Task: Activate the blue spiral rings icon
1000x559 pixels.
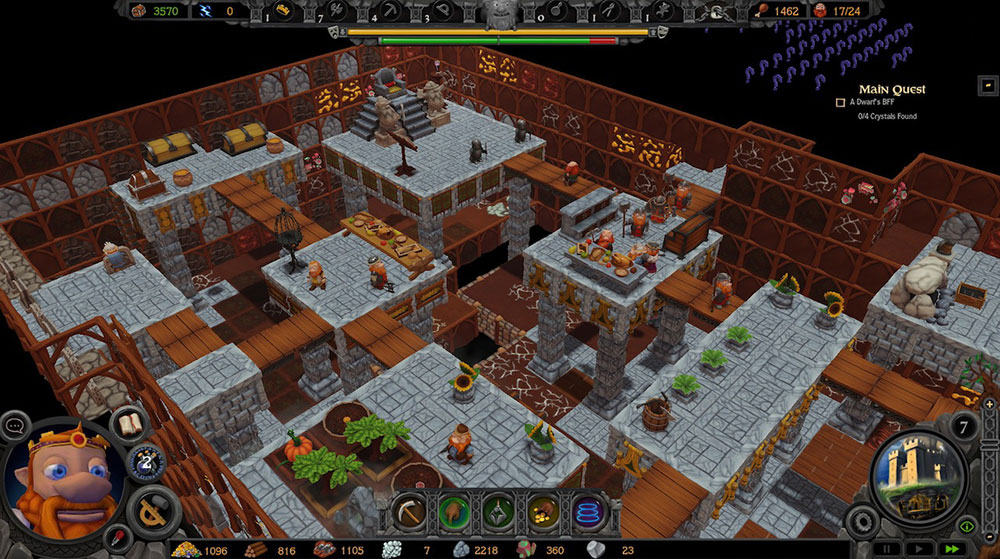Action: (x=586, y=512)
